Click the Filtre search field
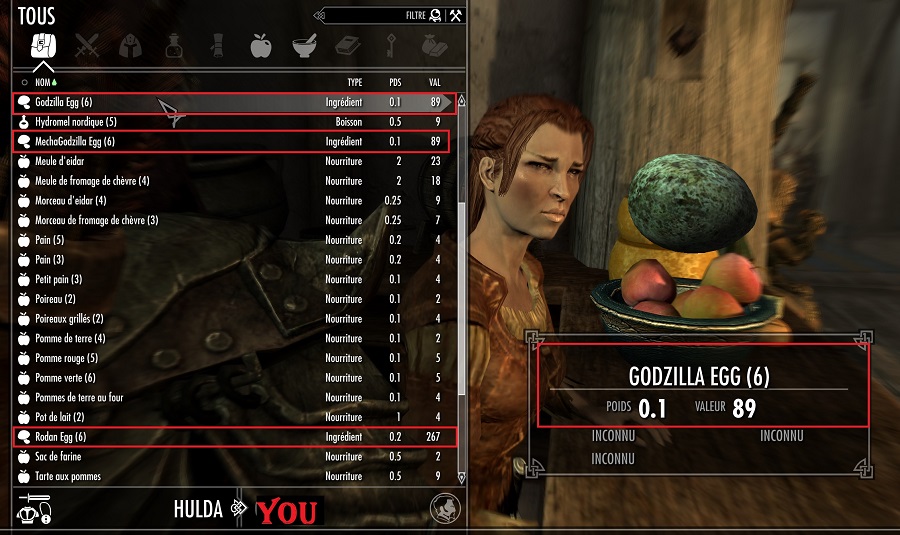Screen dimensions: 900x535 (370, 16)
